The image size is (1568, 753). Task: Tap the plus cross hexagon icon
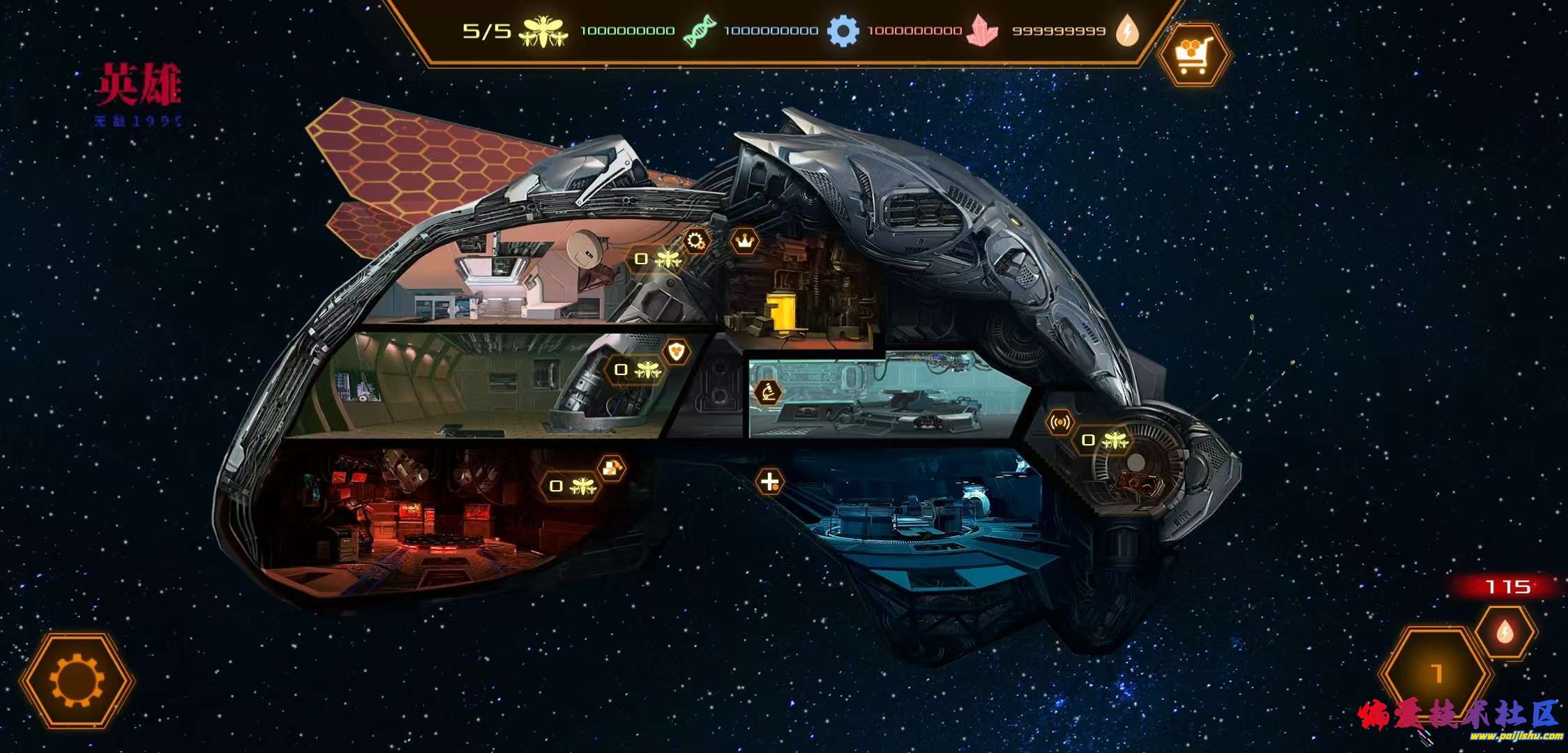pyautogui.click(x=769, y=481)
